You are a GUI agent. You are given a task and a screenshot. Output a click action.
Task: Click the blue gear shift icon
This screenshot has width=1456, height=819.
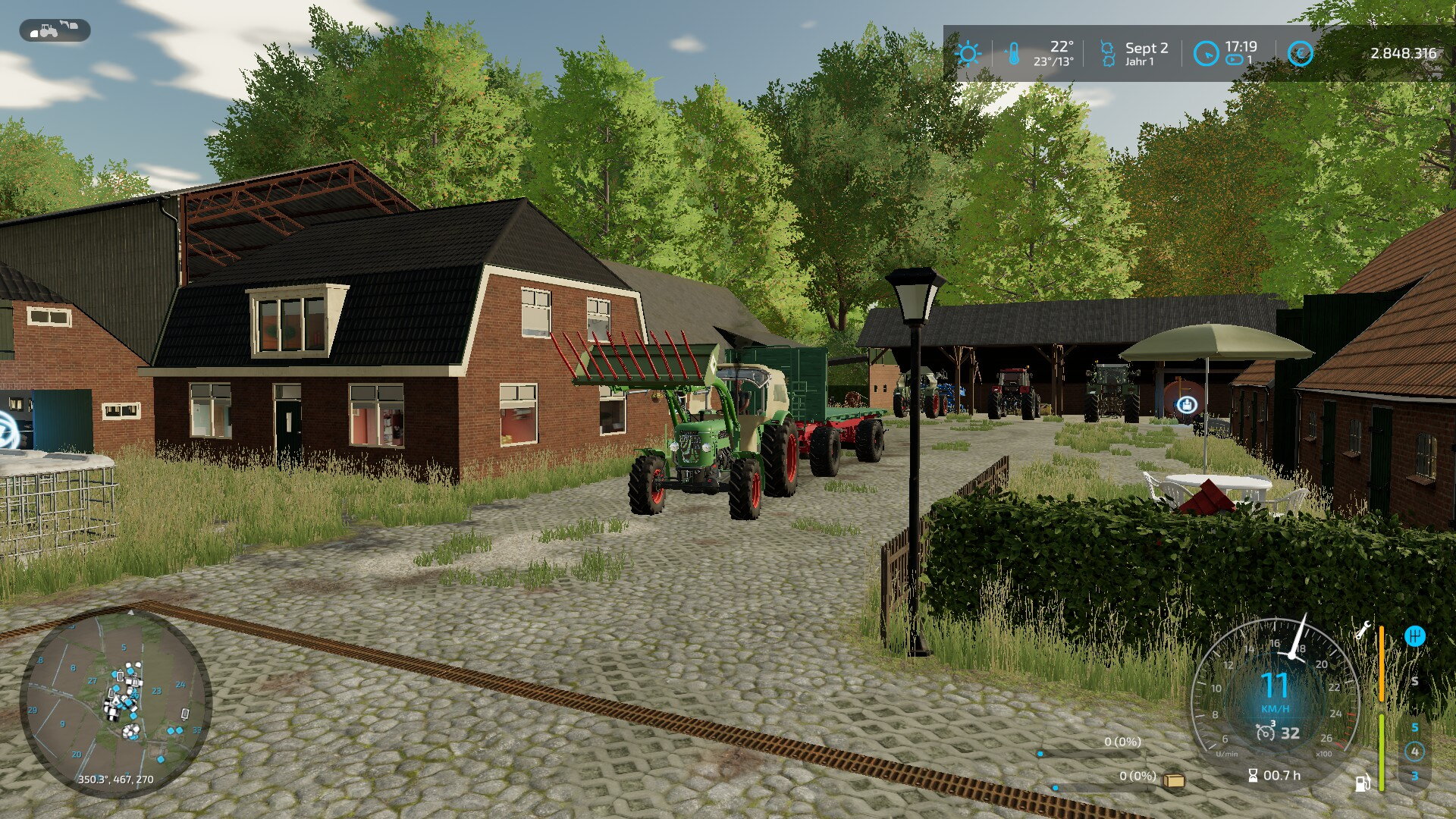(x=1414, y=635)
